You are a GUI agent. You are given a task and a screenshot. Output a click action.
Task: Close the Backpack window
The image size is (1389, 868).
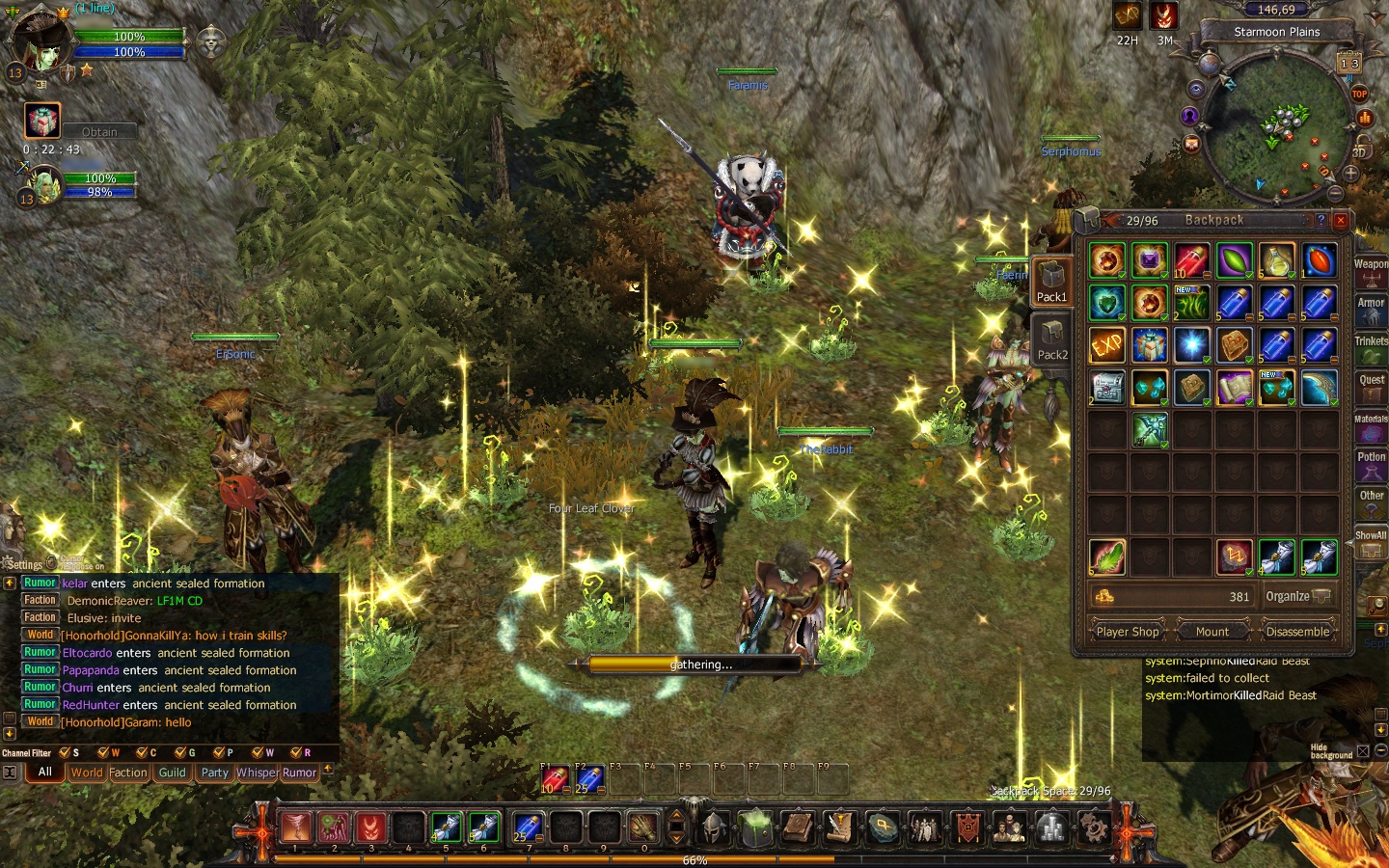1340,220
